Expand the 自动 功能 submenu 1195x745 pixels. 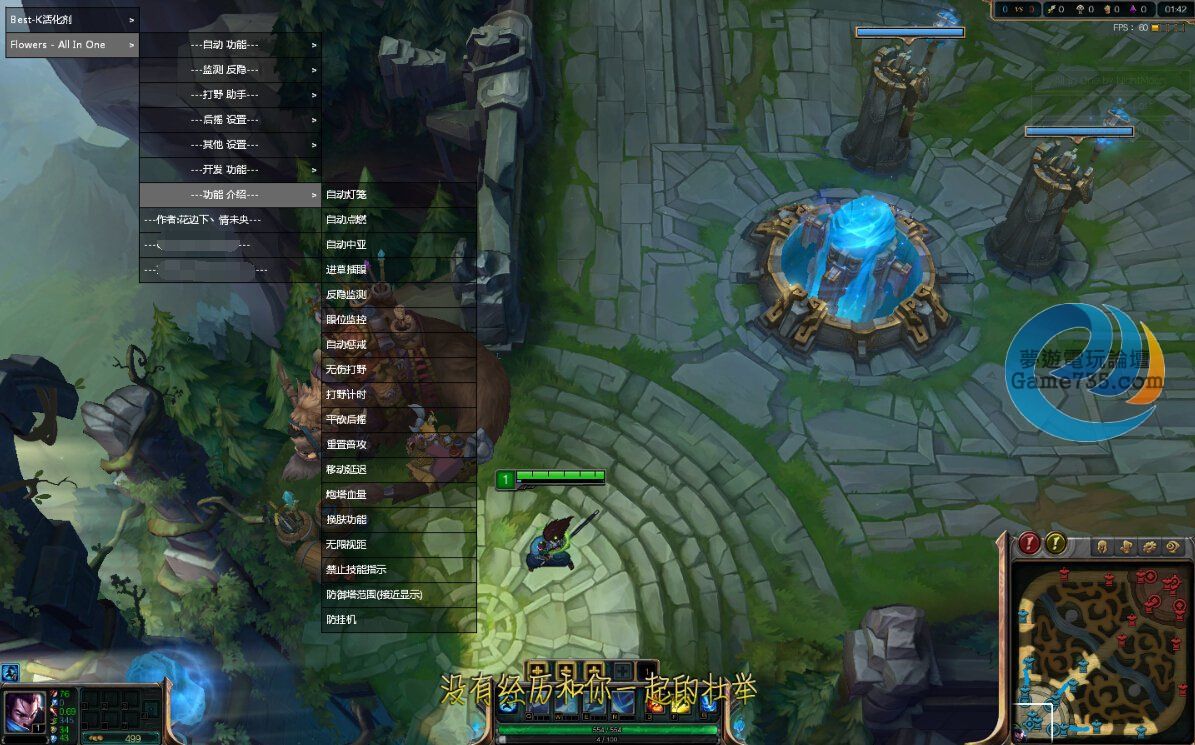(230, 45)
